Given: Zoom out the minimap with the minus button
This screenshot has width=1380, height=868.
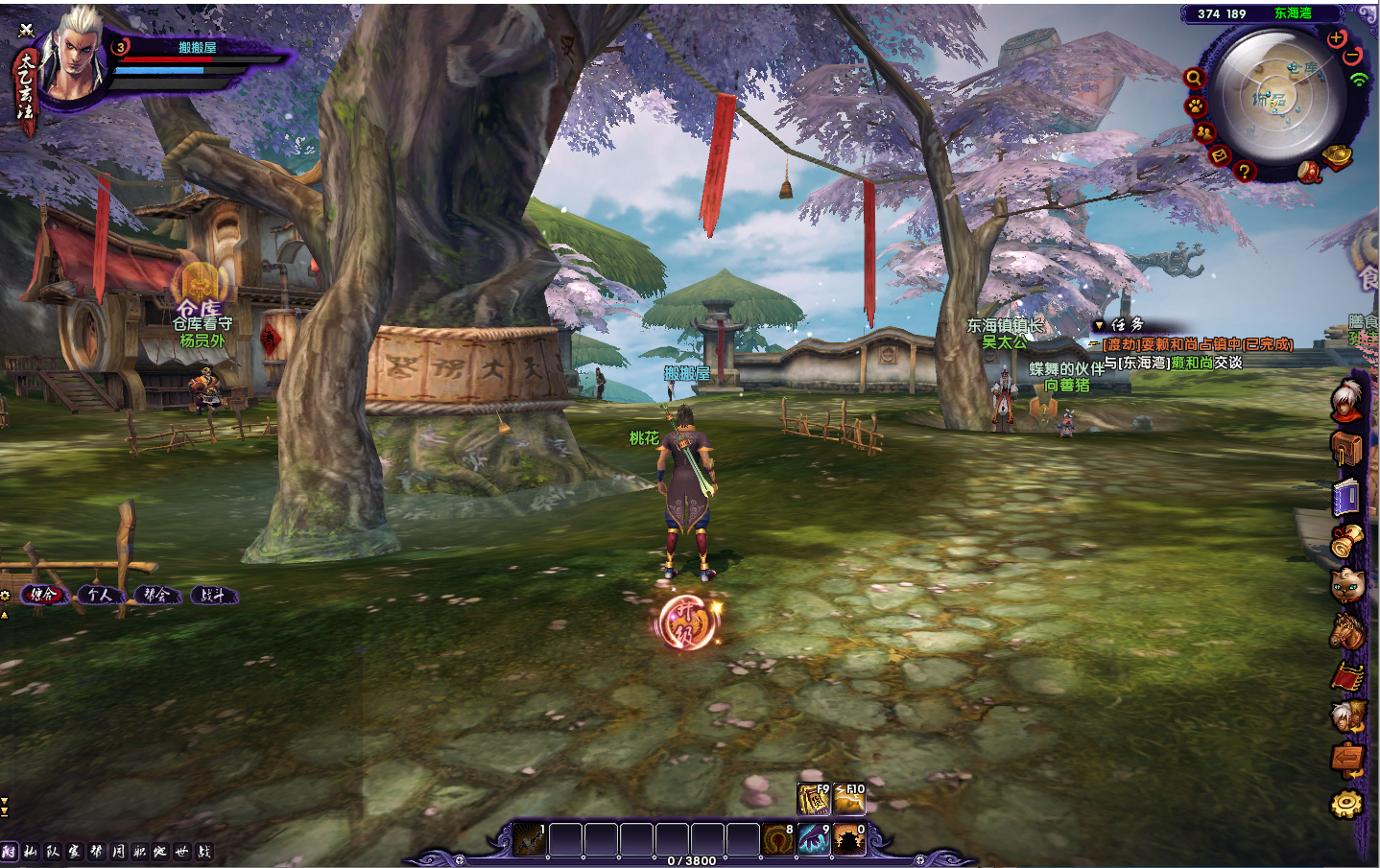Looking at the screenshot, I should (1352, 57).
